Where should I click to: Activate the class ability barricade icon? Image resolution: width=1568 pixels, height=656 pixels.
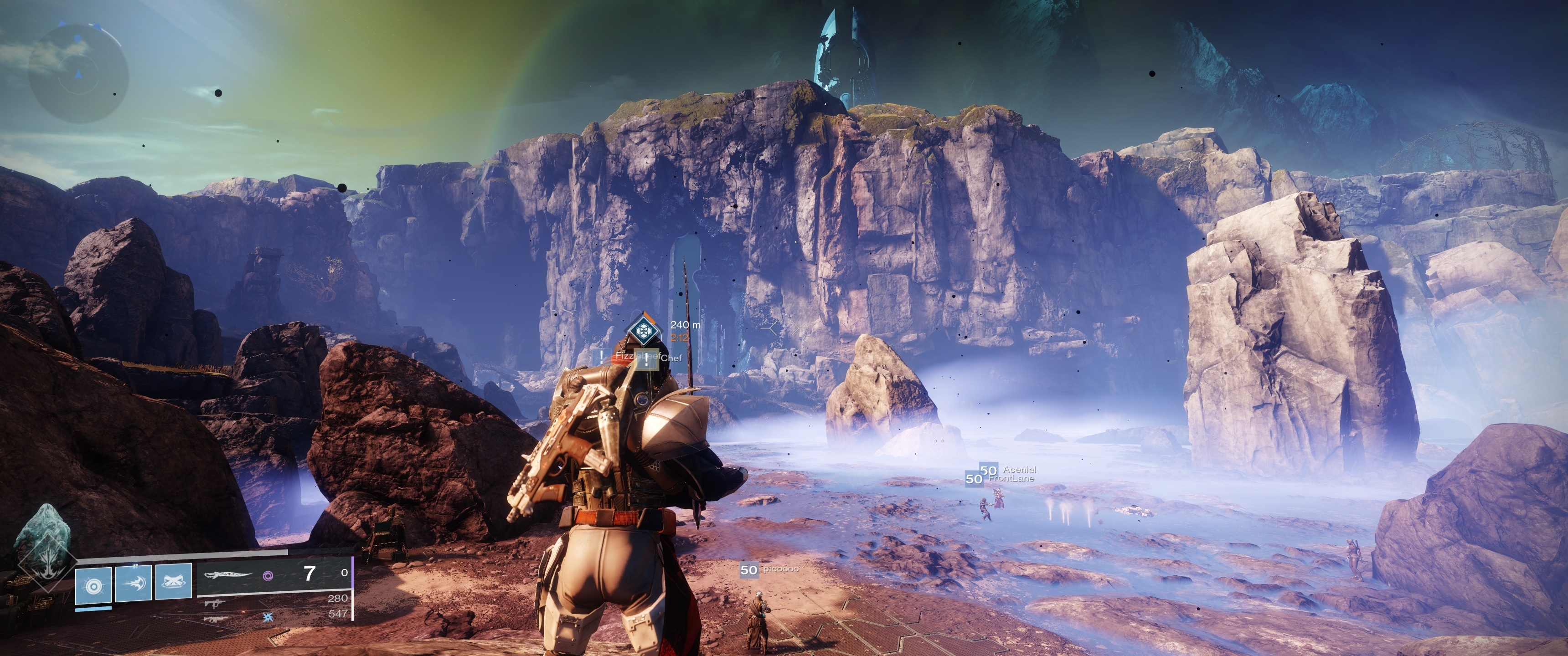174,582
